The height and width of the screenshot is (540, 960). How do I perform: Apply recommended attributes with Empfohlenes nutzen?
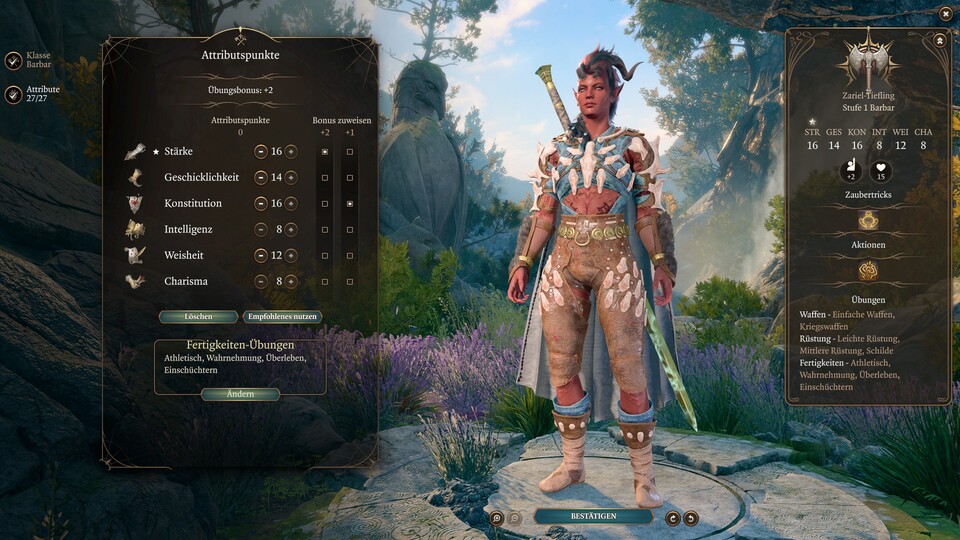point(282,317)
